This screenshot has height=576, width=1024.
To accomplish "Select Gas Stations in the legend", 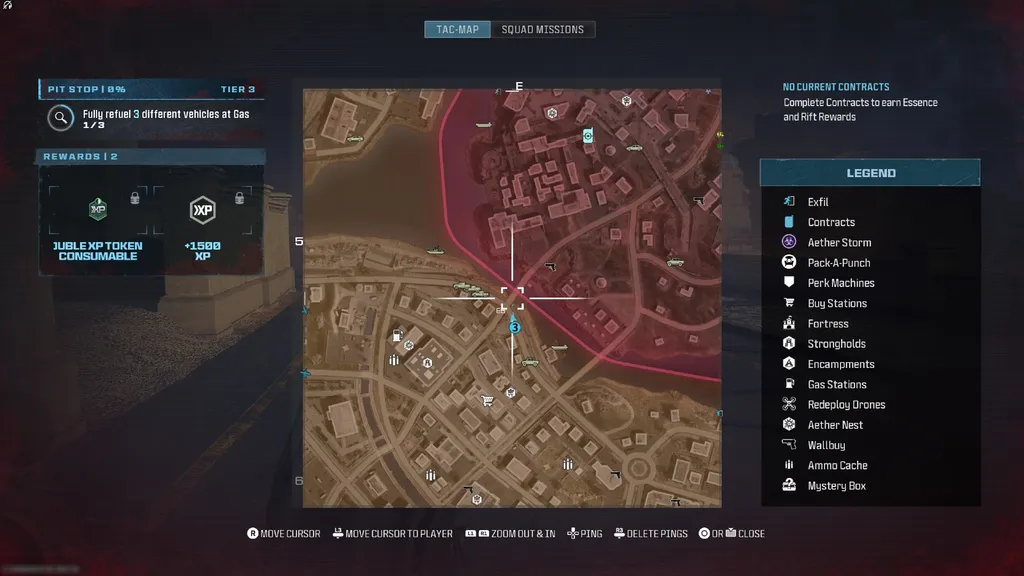I will [837, 385].
